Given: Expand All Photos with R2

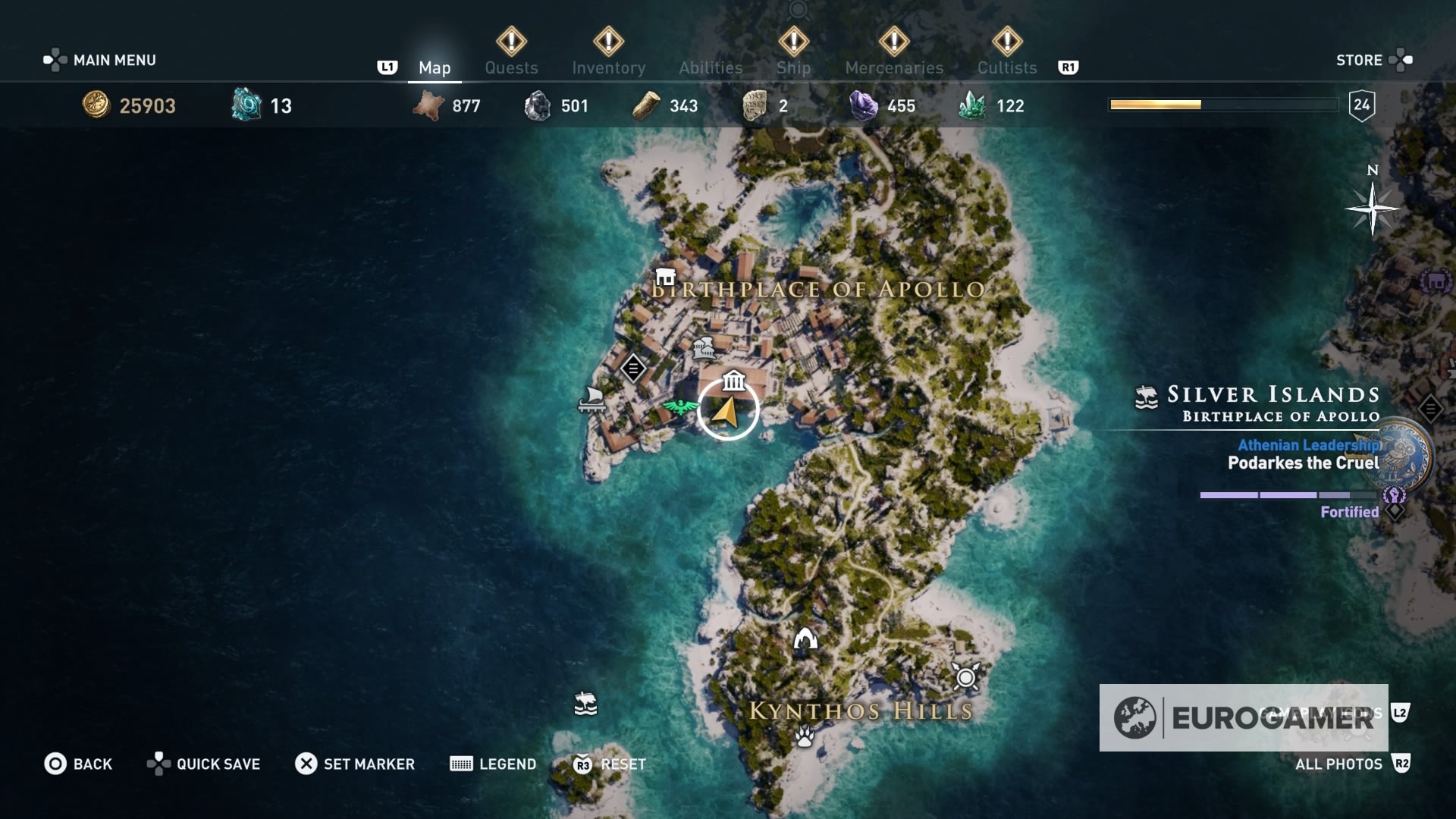Looking at the screenshot, I should point(1357,764).
